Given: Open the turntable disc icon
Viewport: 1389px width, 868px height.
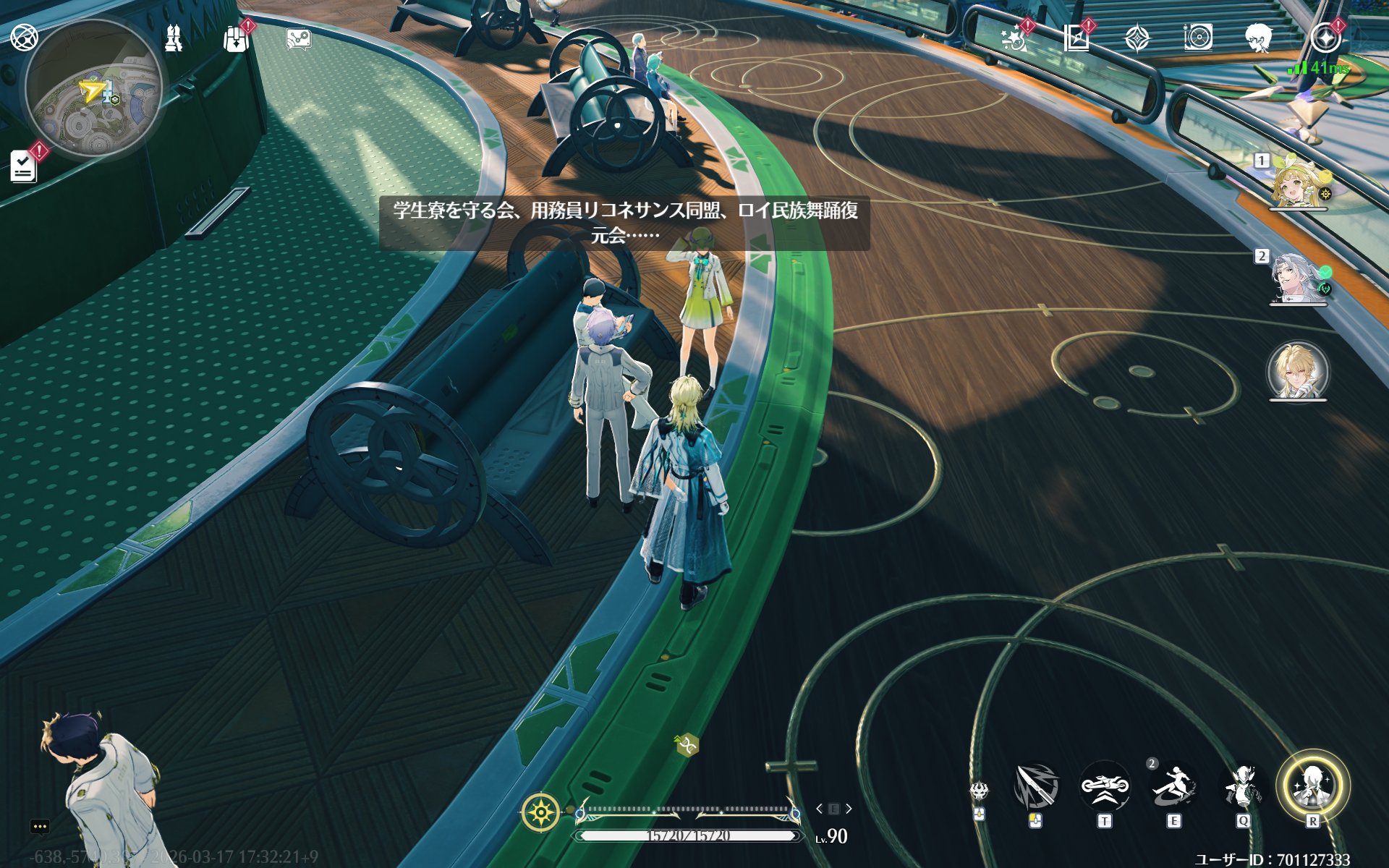Looking at the screenshot, I should 1198,38.
